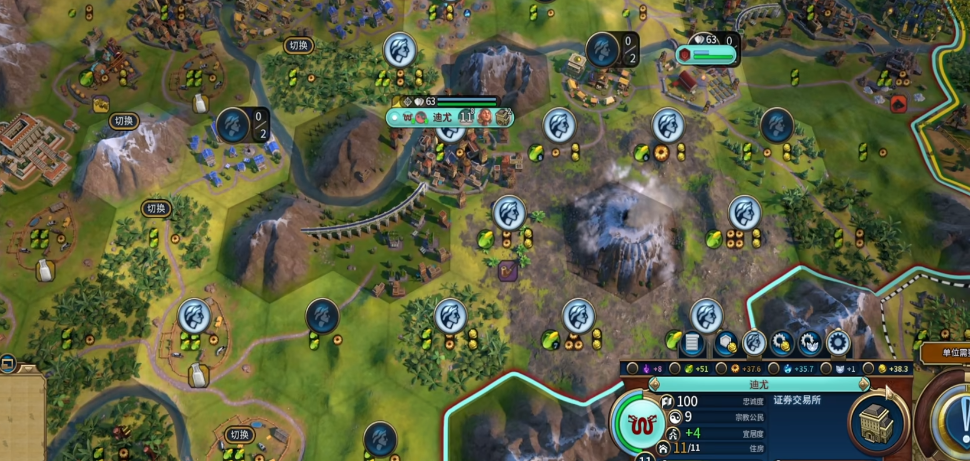Viewport: 970px width, 461px height.
Task: Toggle the manage citizens button
Action: pos(754,344)
